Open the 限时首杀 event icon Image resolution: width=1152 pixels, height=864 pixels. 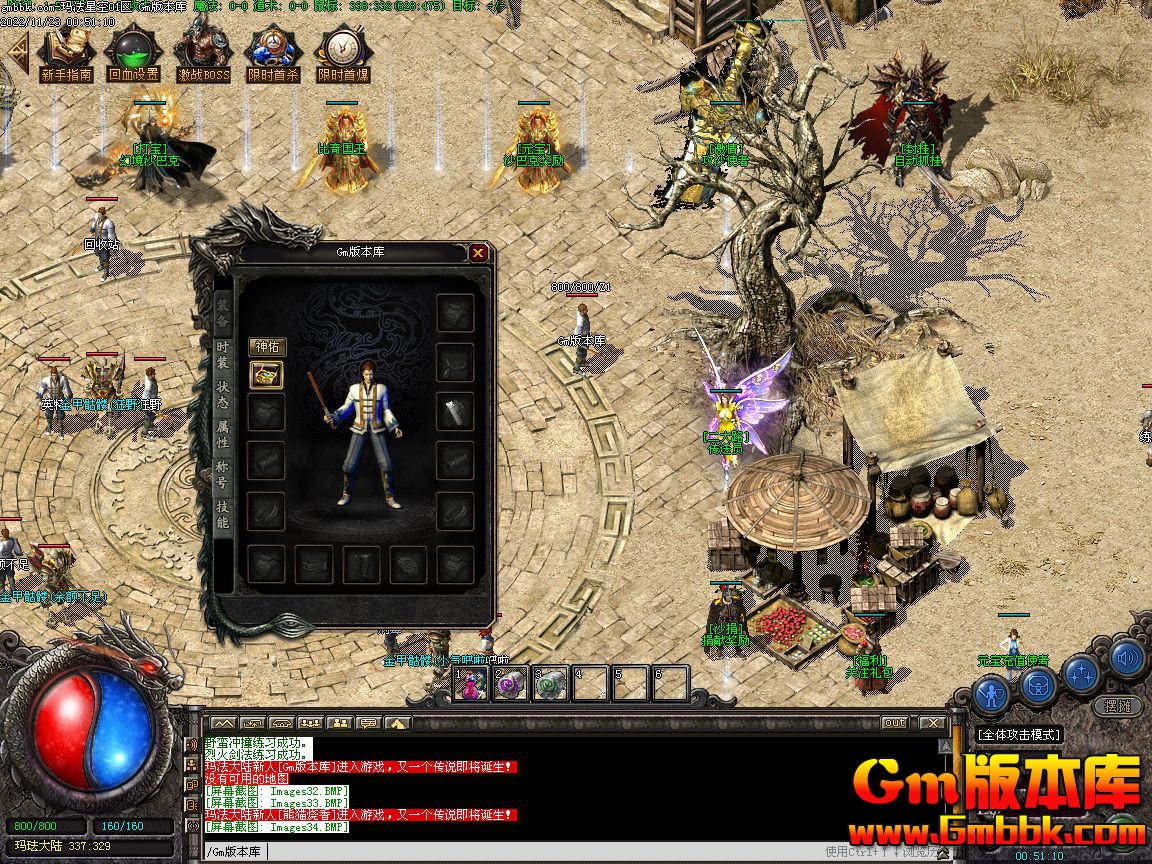pos(273,54)
